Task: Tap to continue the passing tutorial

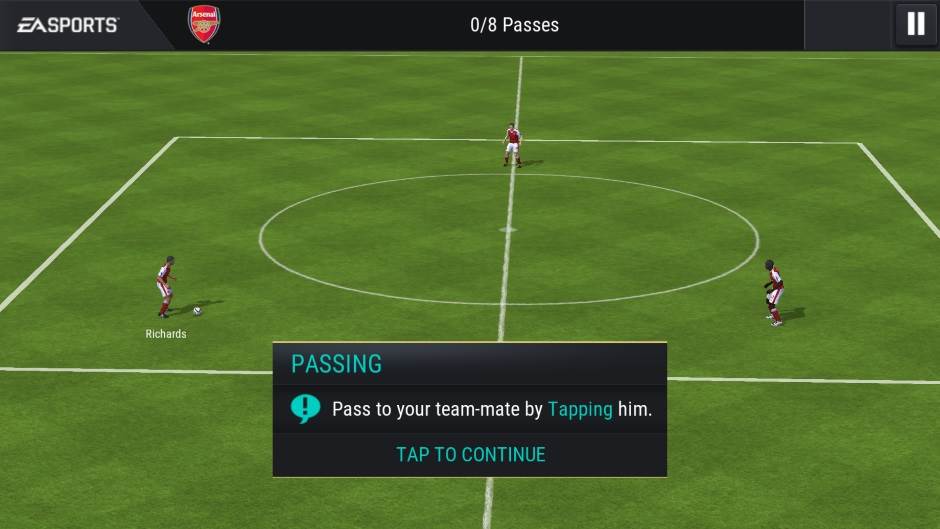Action: pyautogui.click(x=470, y=454)
